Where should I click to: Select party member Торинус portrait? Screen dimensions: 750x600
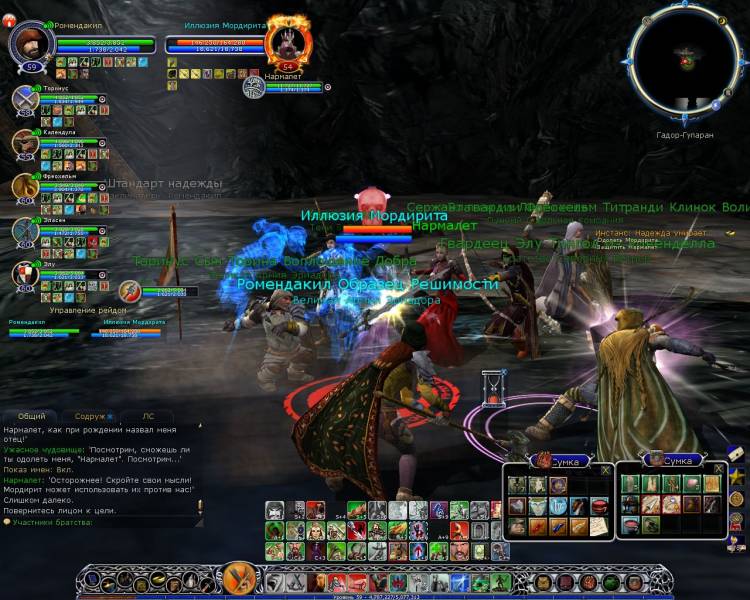(25, 100)
